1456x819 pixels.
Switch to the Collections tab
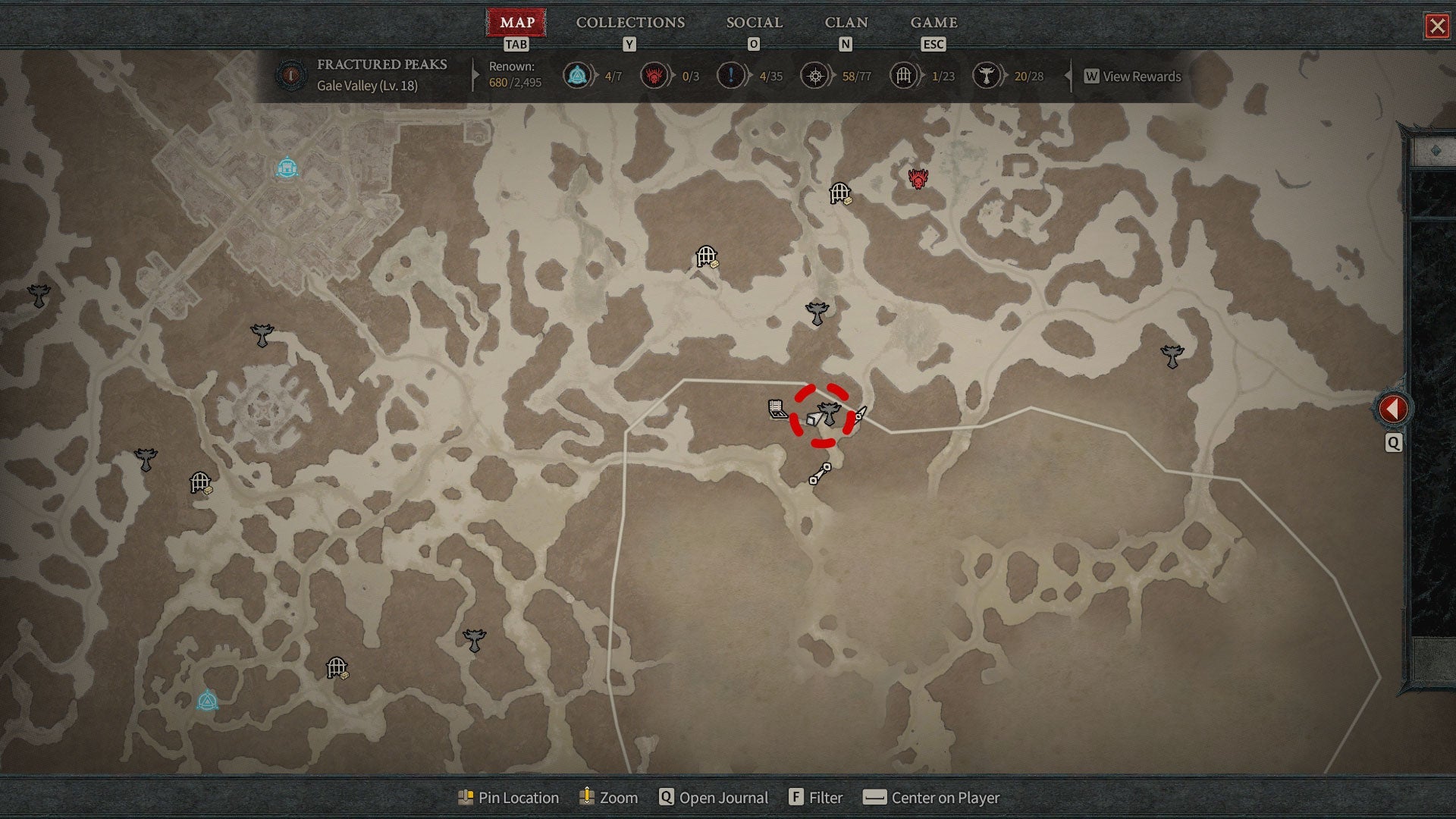pos(630,23)
